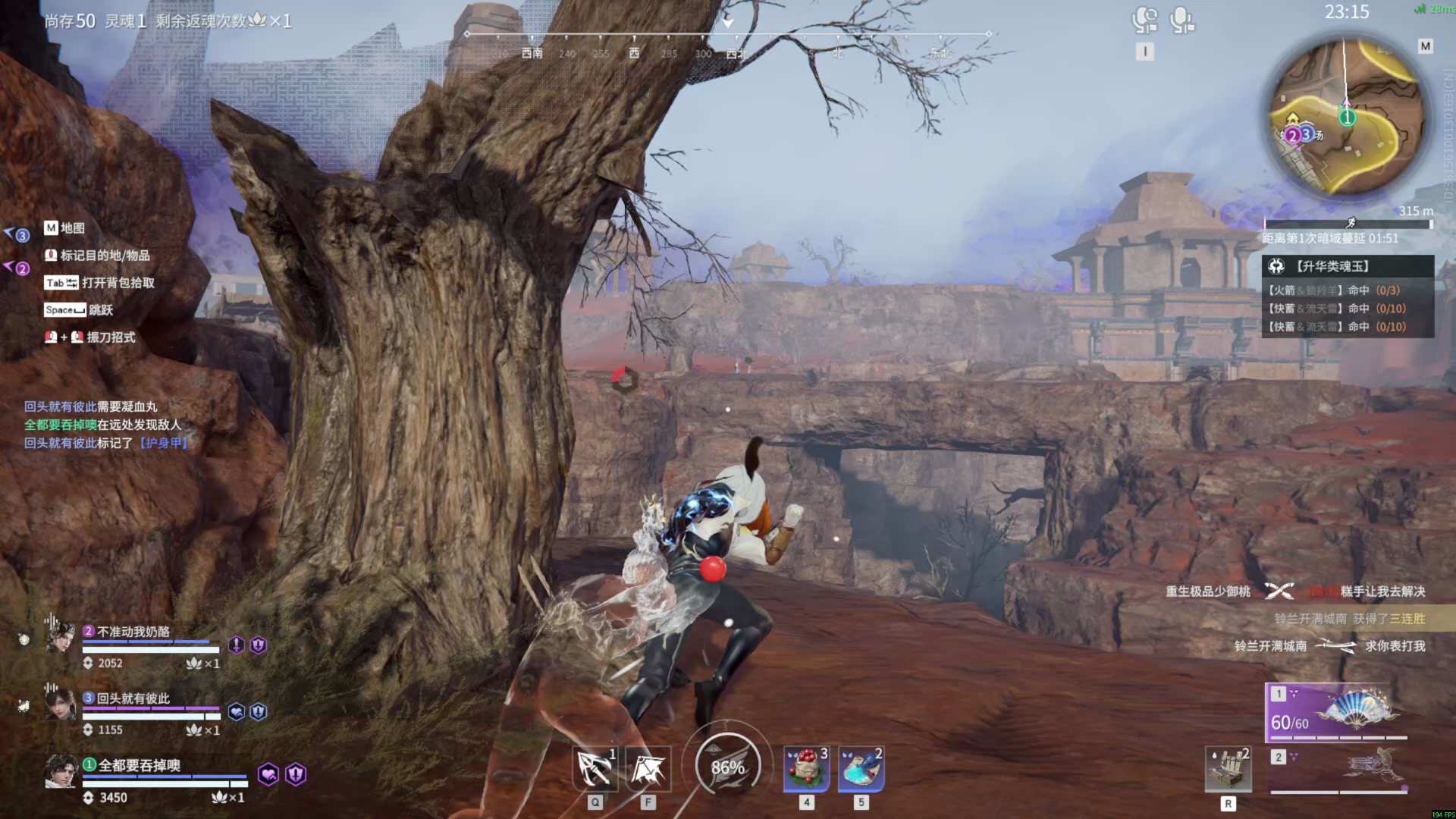1456x819 pixels.
Task: Select own player 全都要吞掉噢 portrait
Action: pyautogui.click(x=61, y=772)
